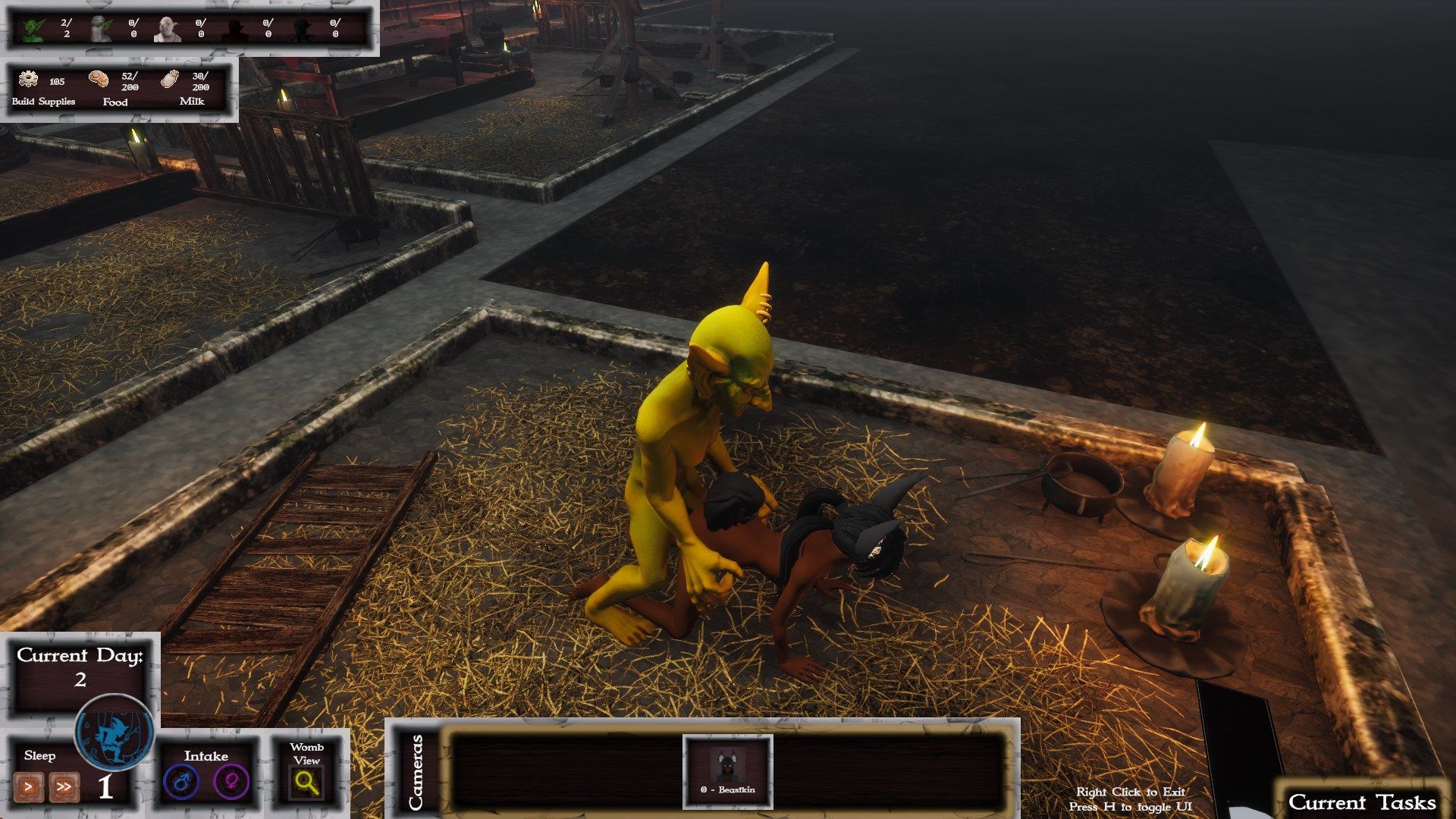Select the blue male Intake icon

click(x=182, y=782)
